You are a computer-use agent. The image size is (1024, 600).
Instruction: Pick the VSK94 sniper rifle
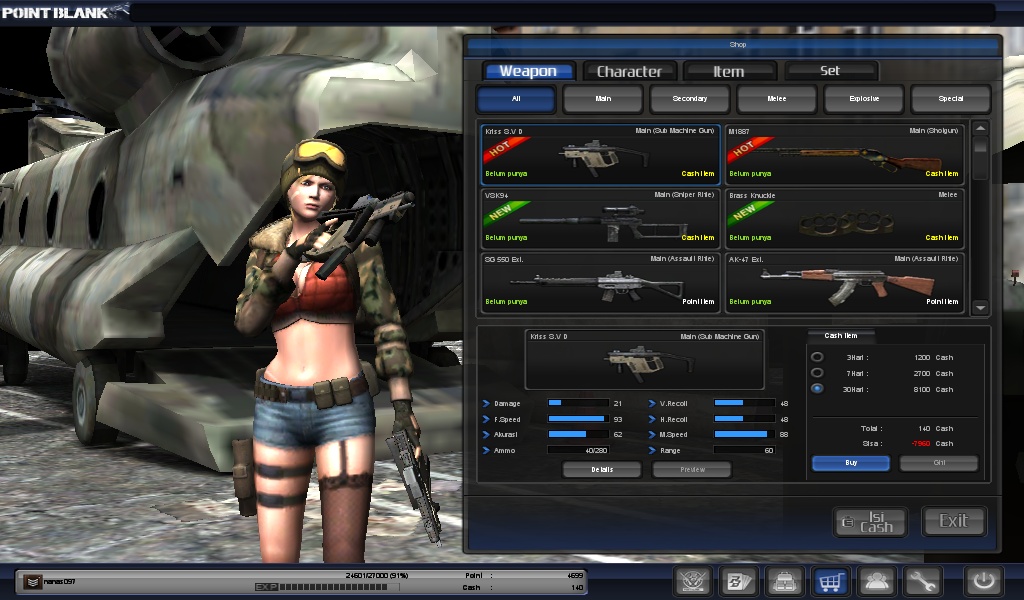click(600, 218)
